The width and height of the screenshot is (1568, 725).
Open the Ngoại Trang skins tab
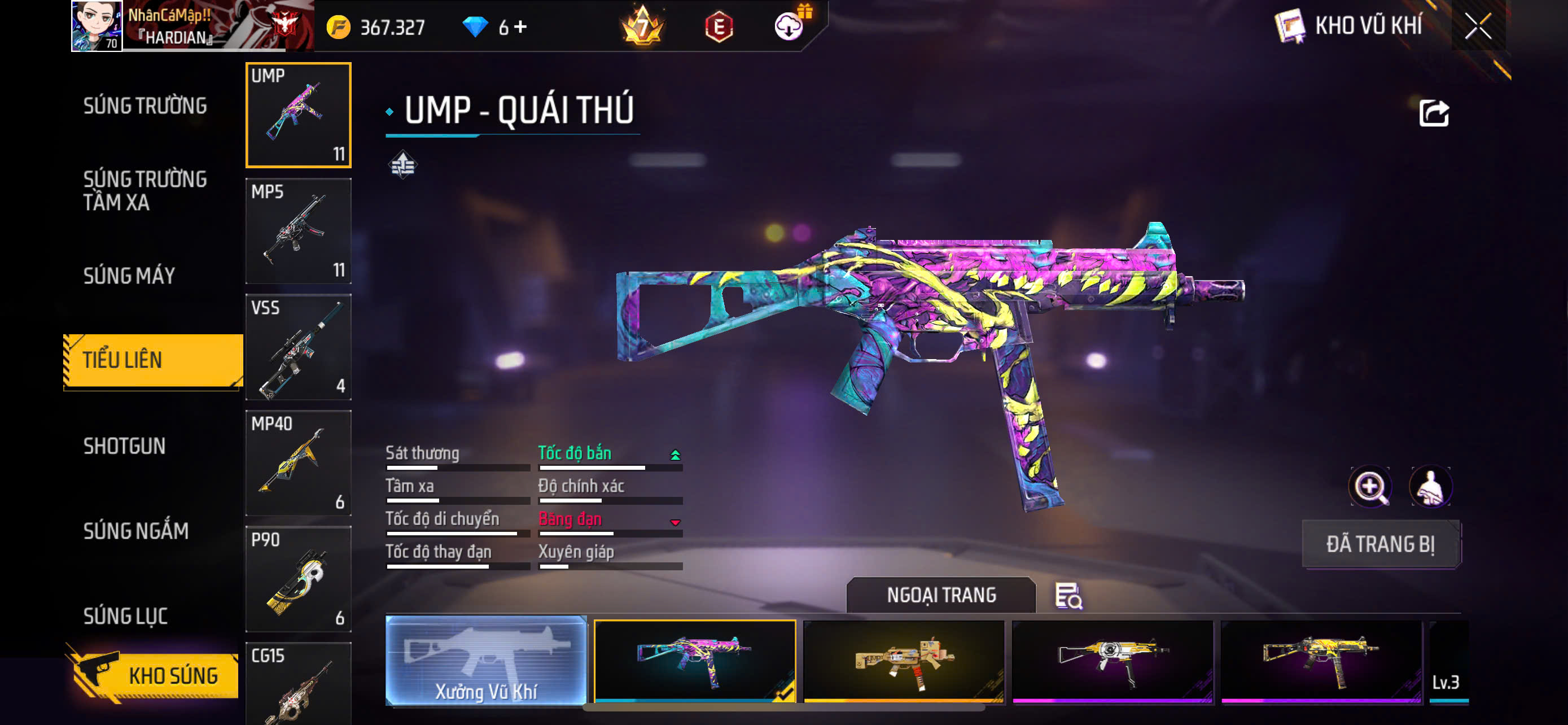(940, 595)
